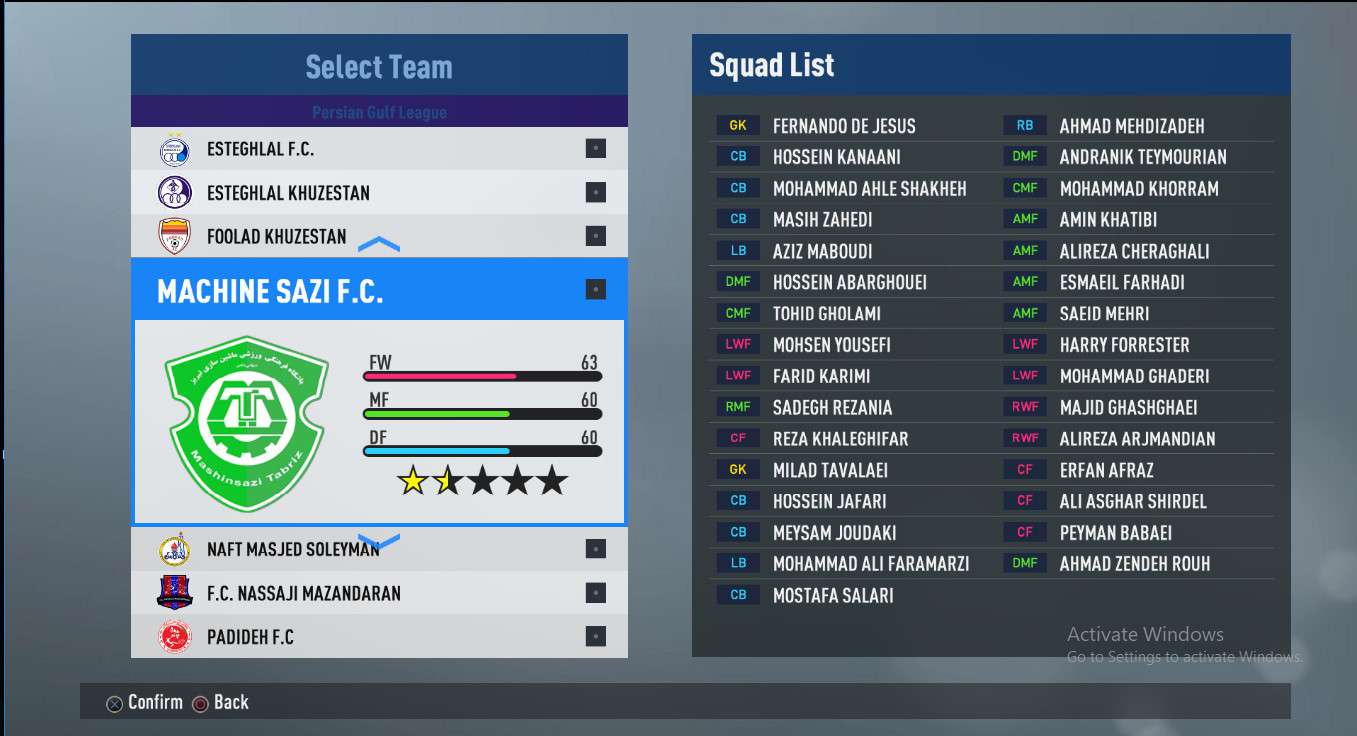The image size is (1357, 736).
Task: Click the up arrow above Machine Sazi
Action: tap(379, 245)
